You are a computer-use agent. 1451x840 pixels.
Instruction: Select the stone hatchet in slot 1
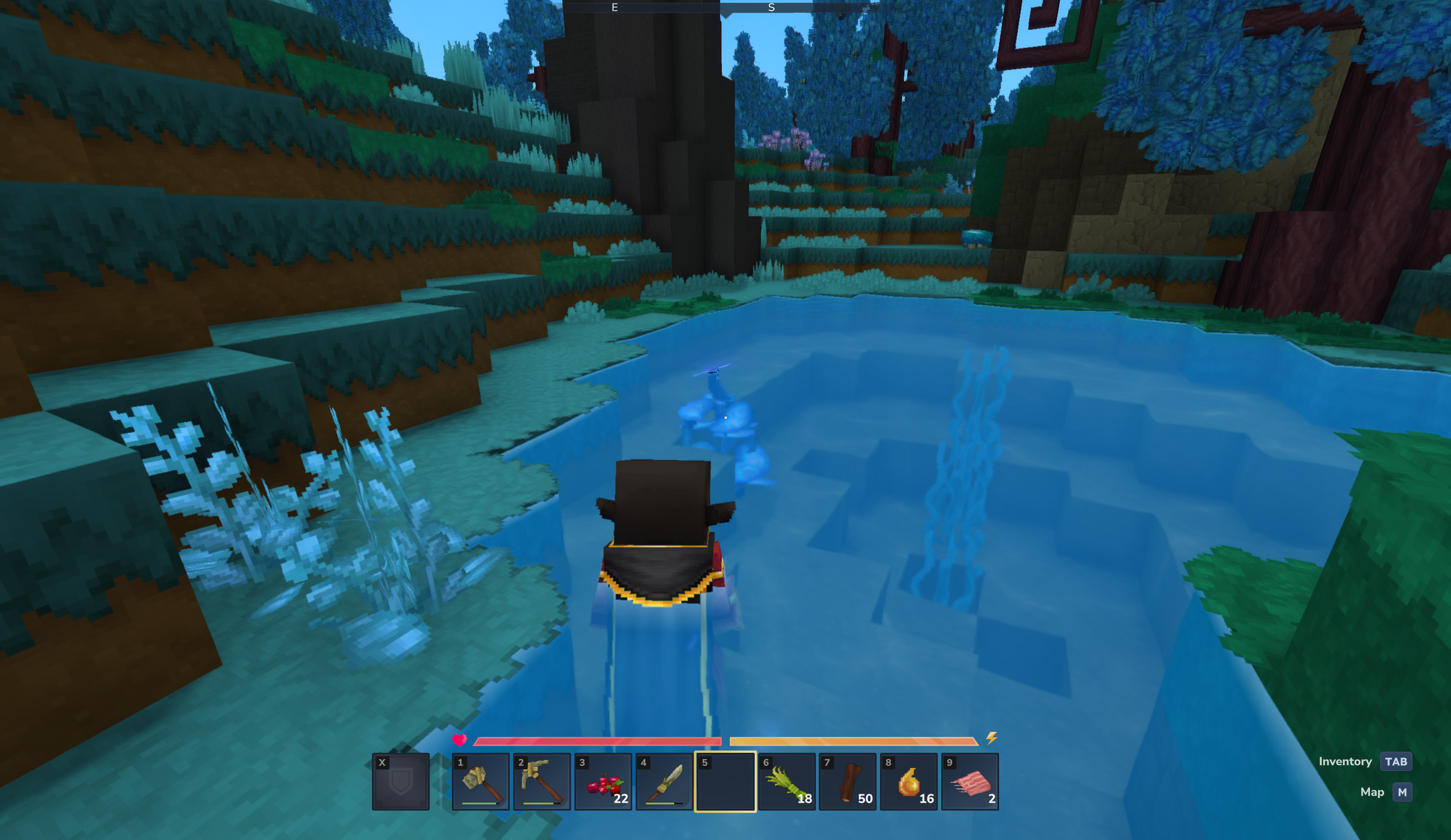(480, 782)
